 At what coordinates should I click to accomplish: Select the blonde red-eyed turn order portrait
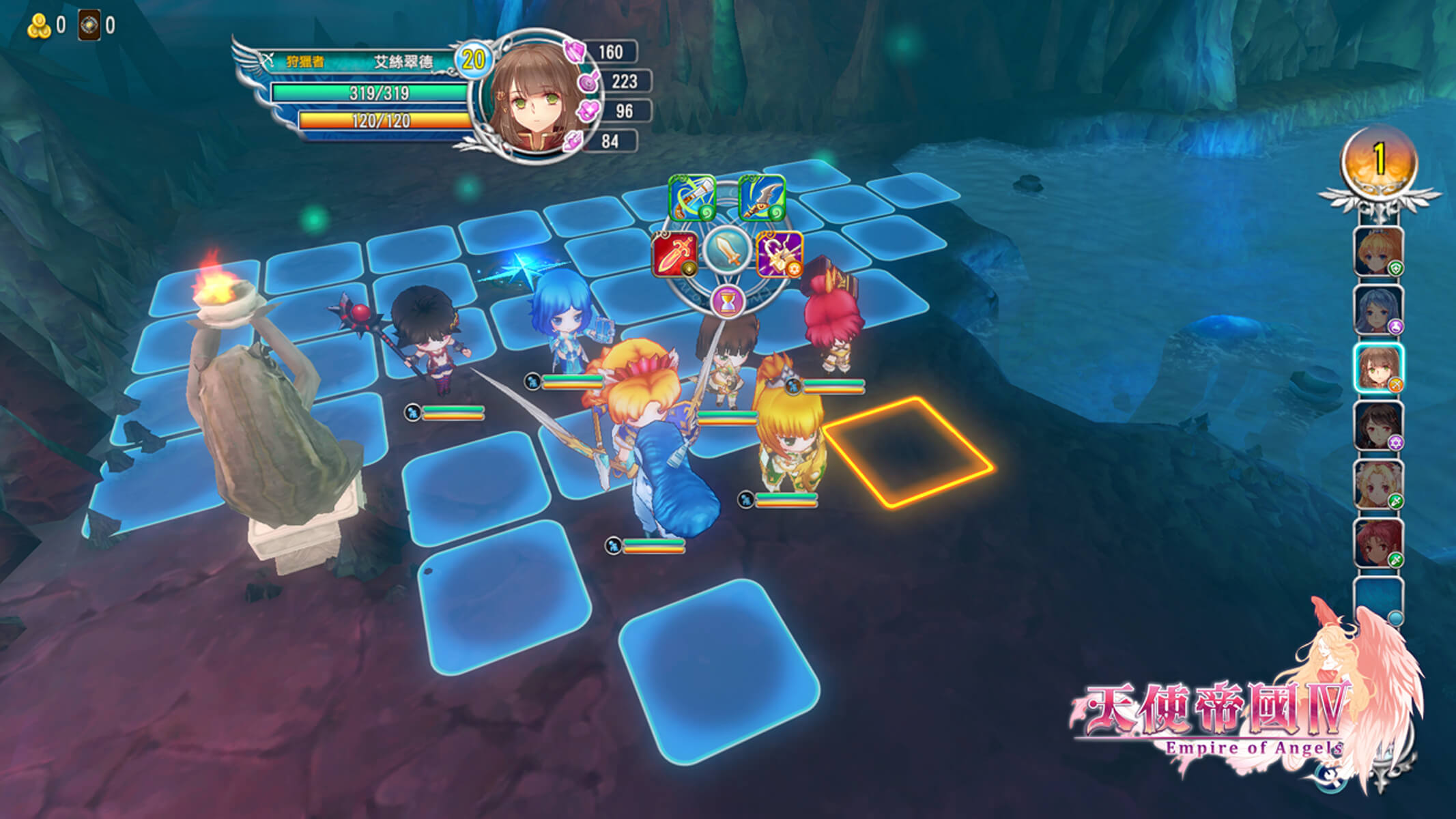[x=1378, y=484]
